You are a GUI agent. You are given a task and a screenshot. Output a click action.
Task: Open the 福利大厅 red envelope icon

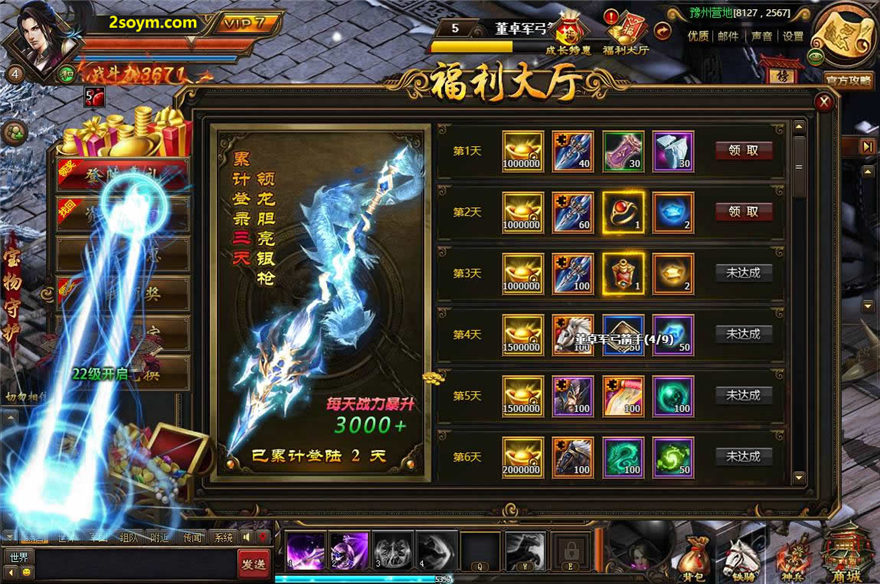pyautogui.click(x=632, y=30)
